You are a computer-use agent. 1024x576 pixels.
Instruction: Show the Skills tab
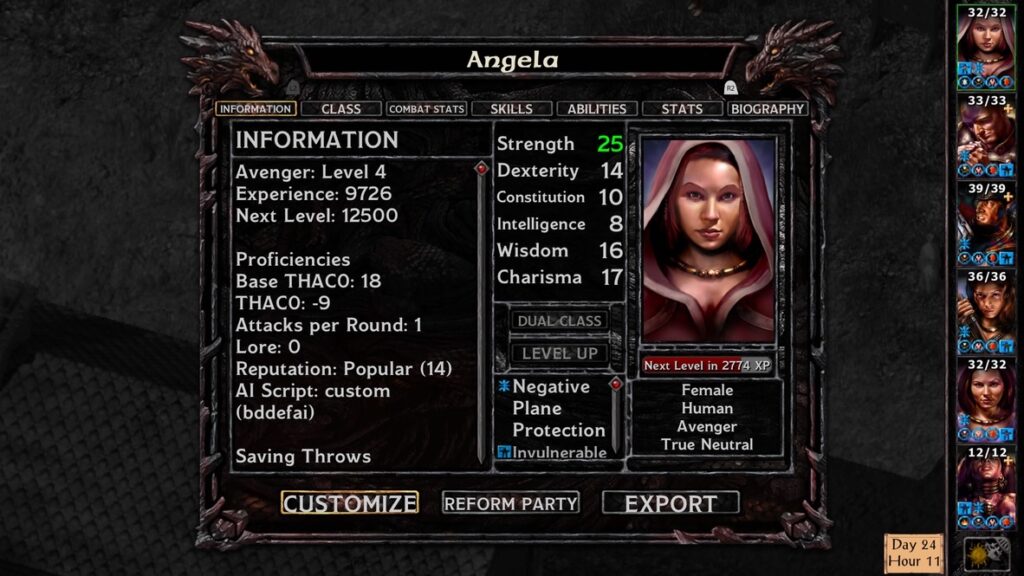click(511, 108)
